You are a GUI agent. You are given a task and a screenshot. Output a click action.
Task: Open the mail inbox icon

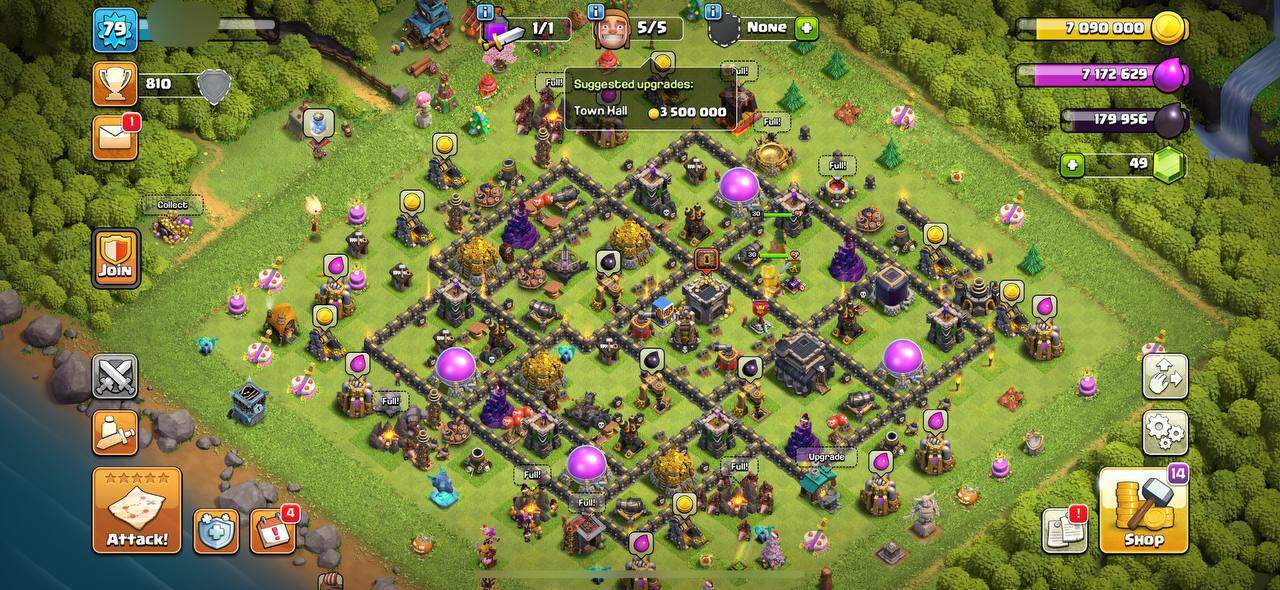pos(115,137)
